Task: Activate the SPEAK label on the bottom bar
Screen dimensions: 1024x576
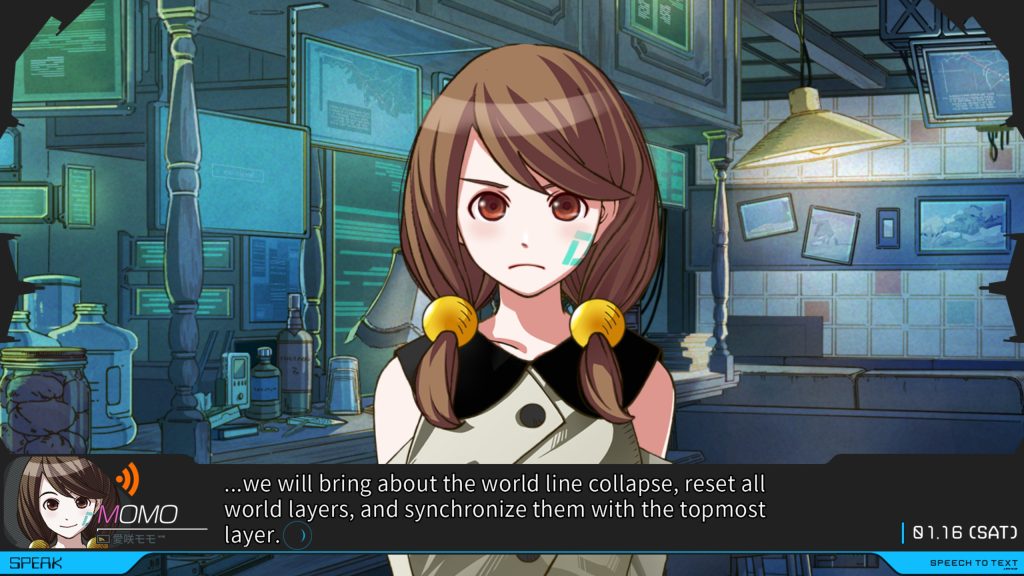Action: coord(35,563)
